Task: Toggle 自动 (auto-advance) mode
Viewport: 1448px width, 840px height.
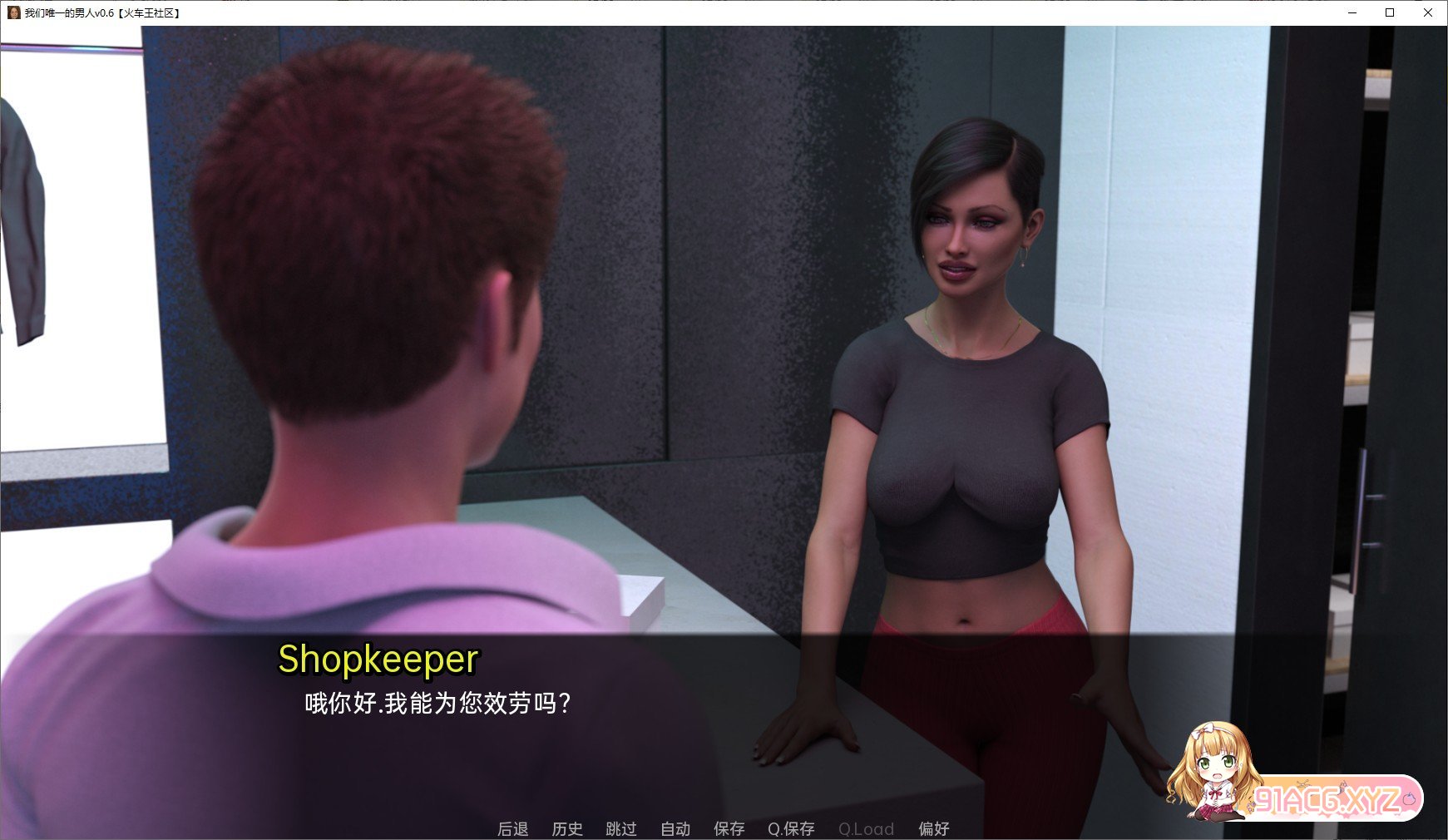Action: pos(675,828)
